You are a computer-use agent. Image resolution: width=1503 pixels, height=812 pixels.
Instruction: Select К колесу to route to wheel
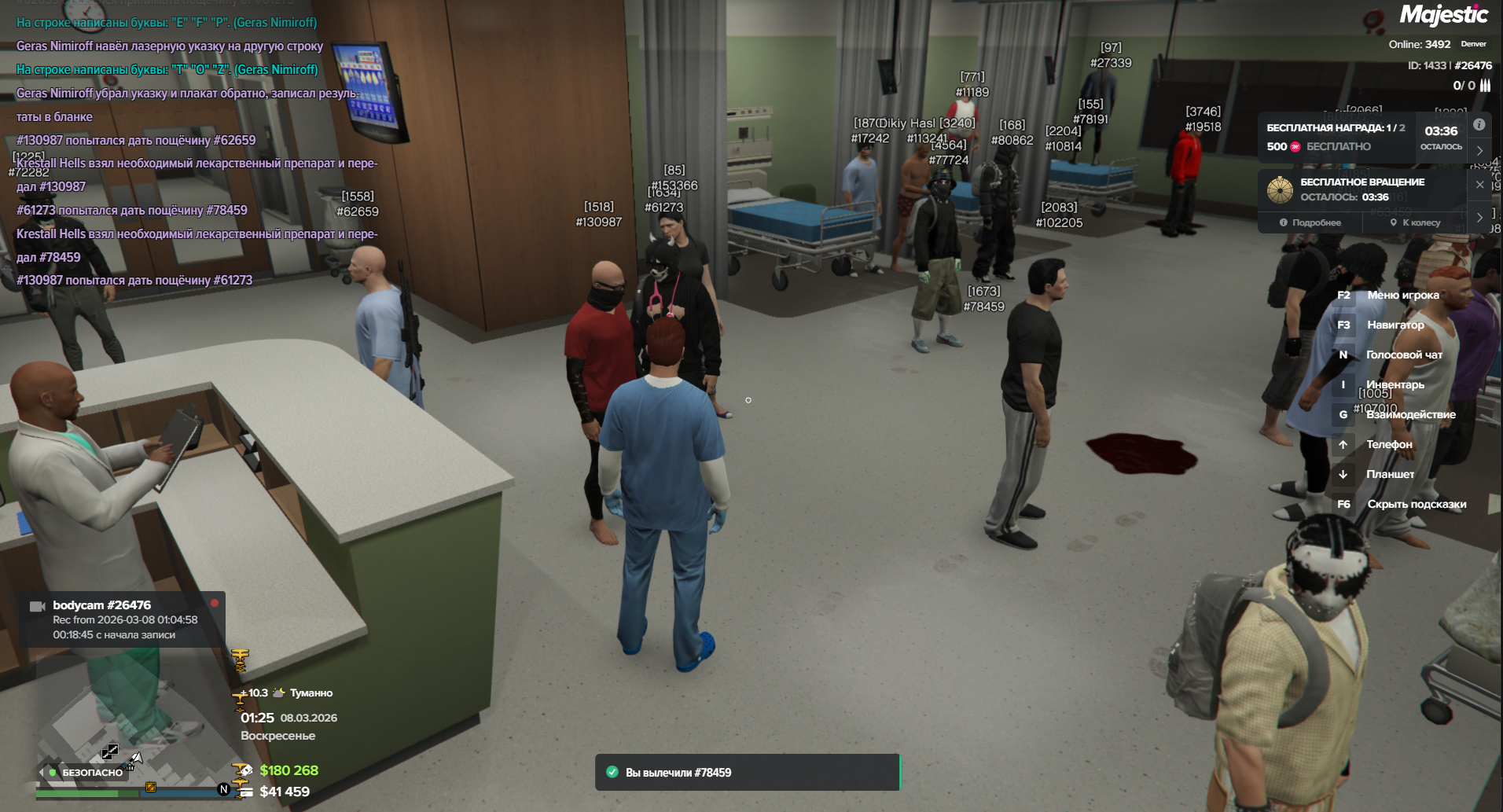(1415, 222)
